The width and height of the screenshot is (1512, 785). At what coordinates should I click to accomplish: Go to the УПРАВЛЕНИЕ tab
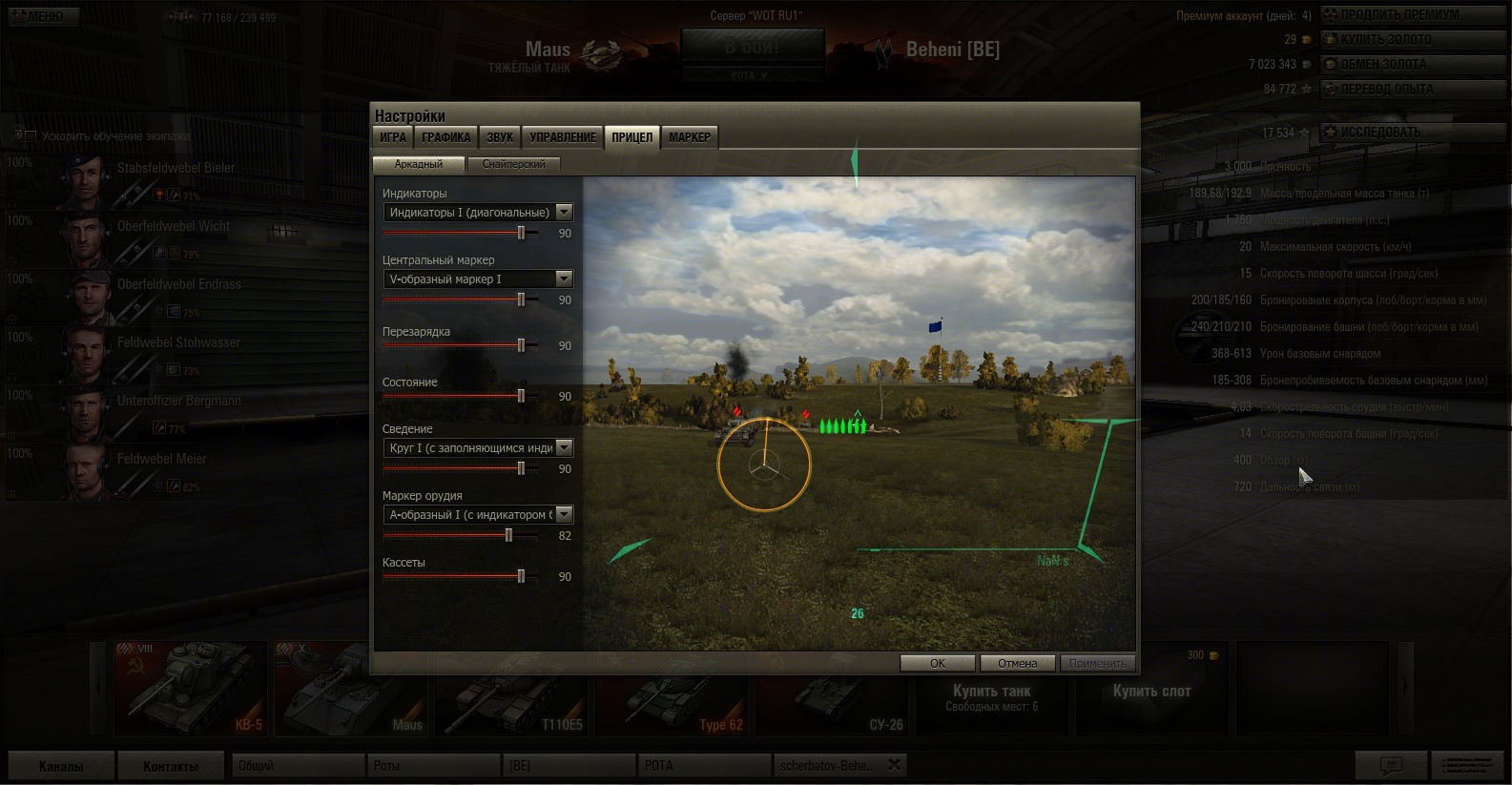point(563,137)
